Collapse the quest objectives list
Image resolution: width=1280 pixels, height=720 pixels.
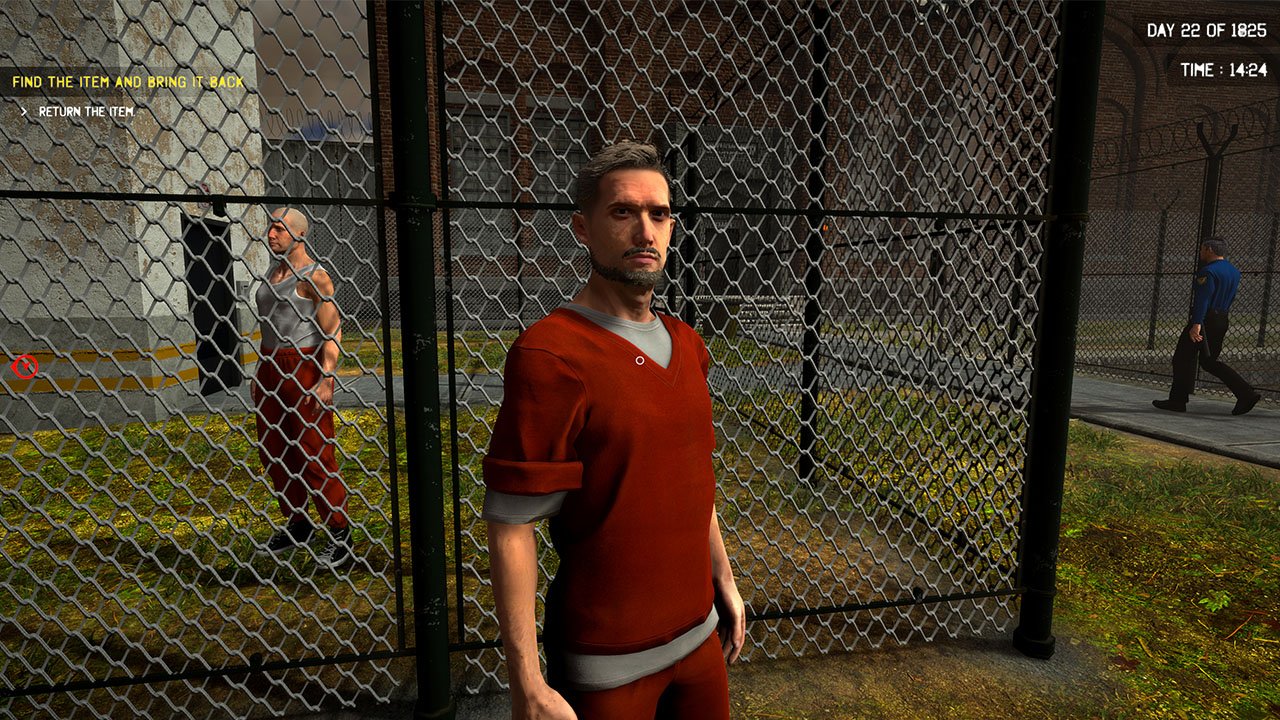point(24,110)
